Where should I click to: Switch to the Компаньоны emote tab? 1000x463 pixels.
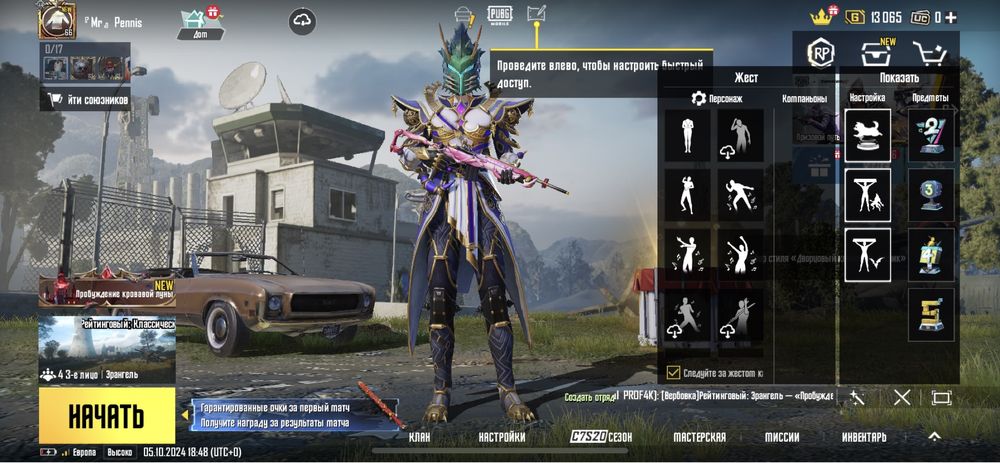coord(804,99)
